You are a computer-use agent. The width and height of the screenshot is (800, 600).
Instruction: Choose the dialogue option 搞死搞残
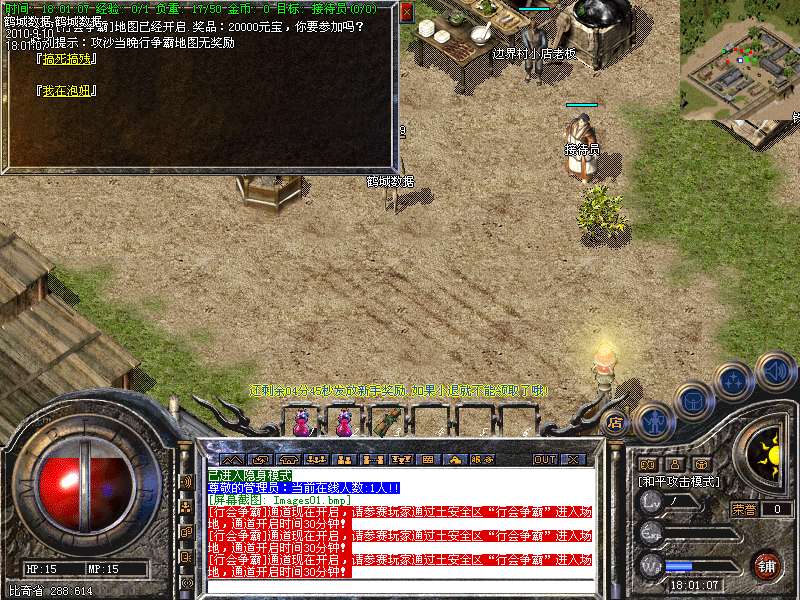(x=66, y=60)
